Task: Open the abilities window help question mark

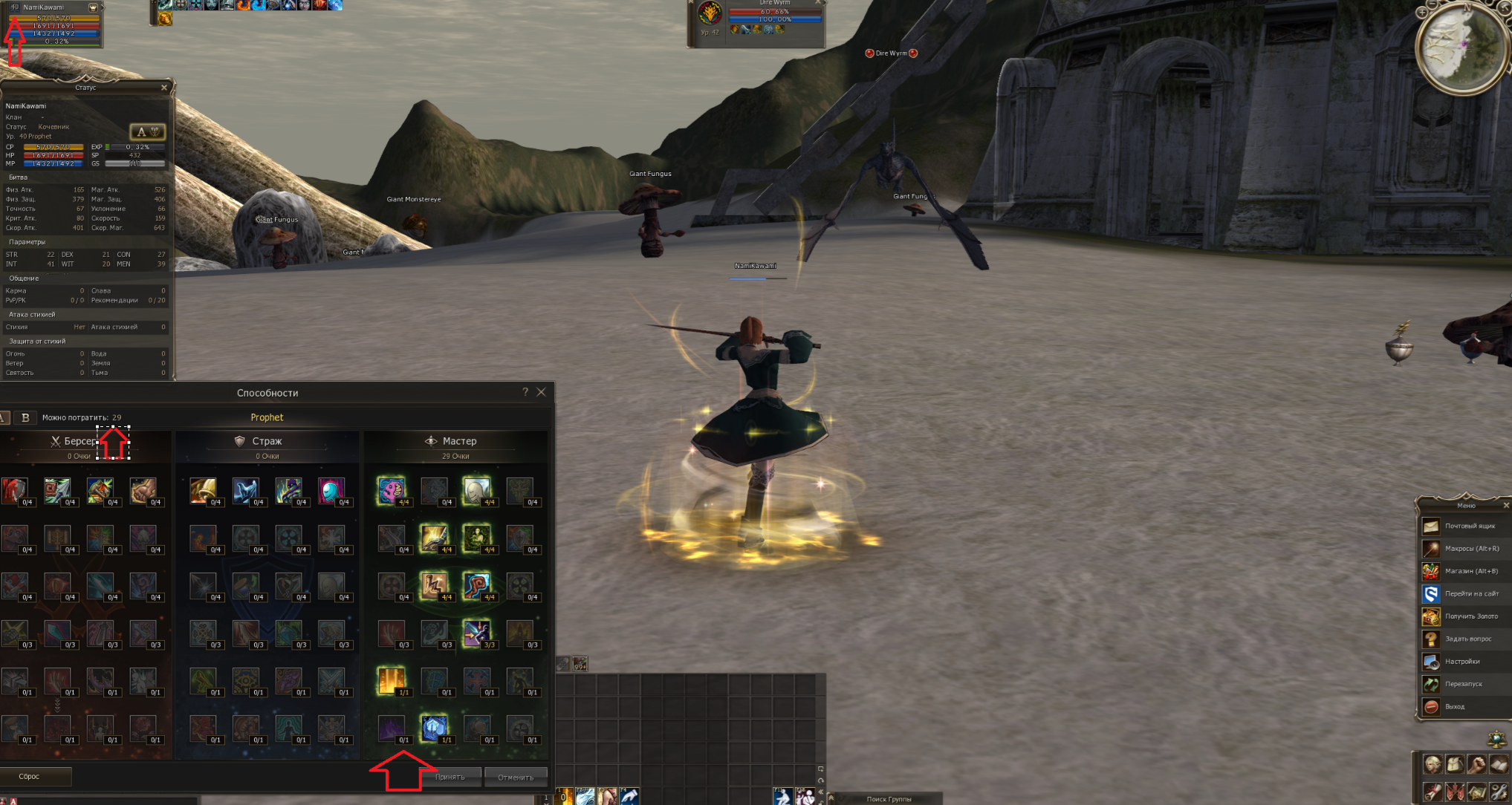Action: [x=525, y=392]
